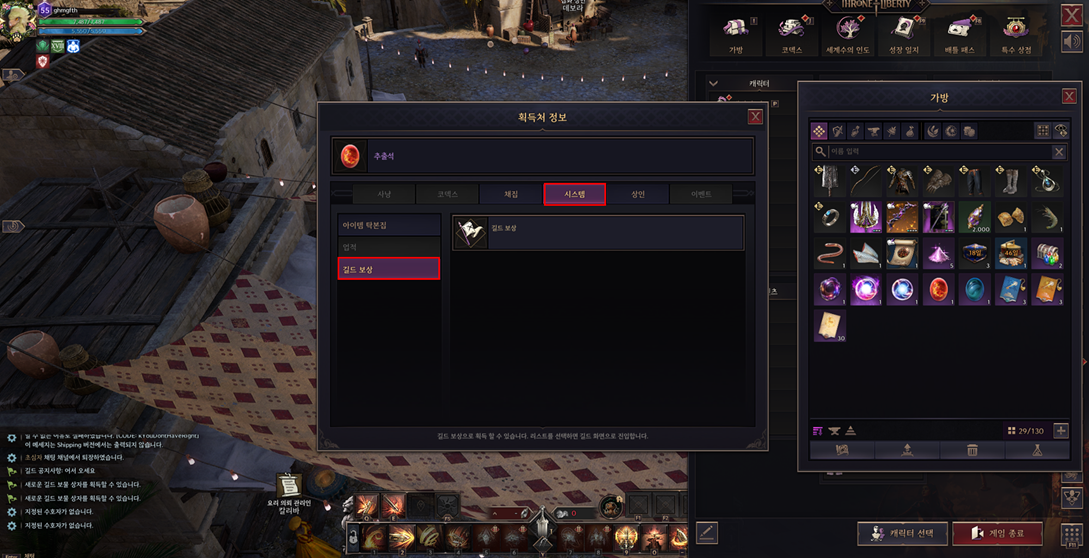Image resolution: width=1089 pixels, height=558 pixels.
Task: Close the 가방 inventory window
Action: (1069, 97)
